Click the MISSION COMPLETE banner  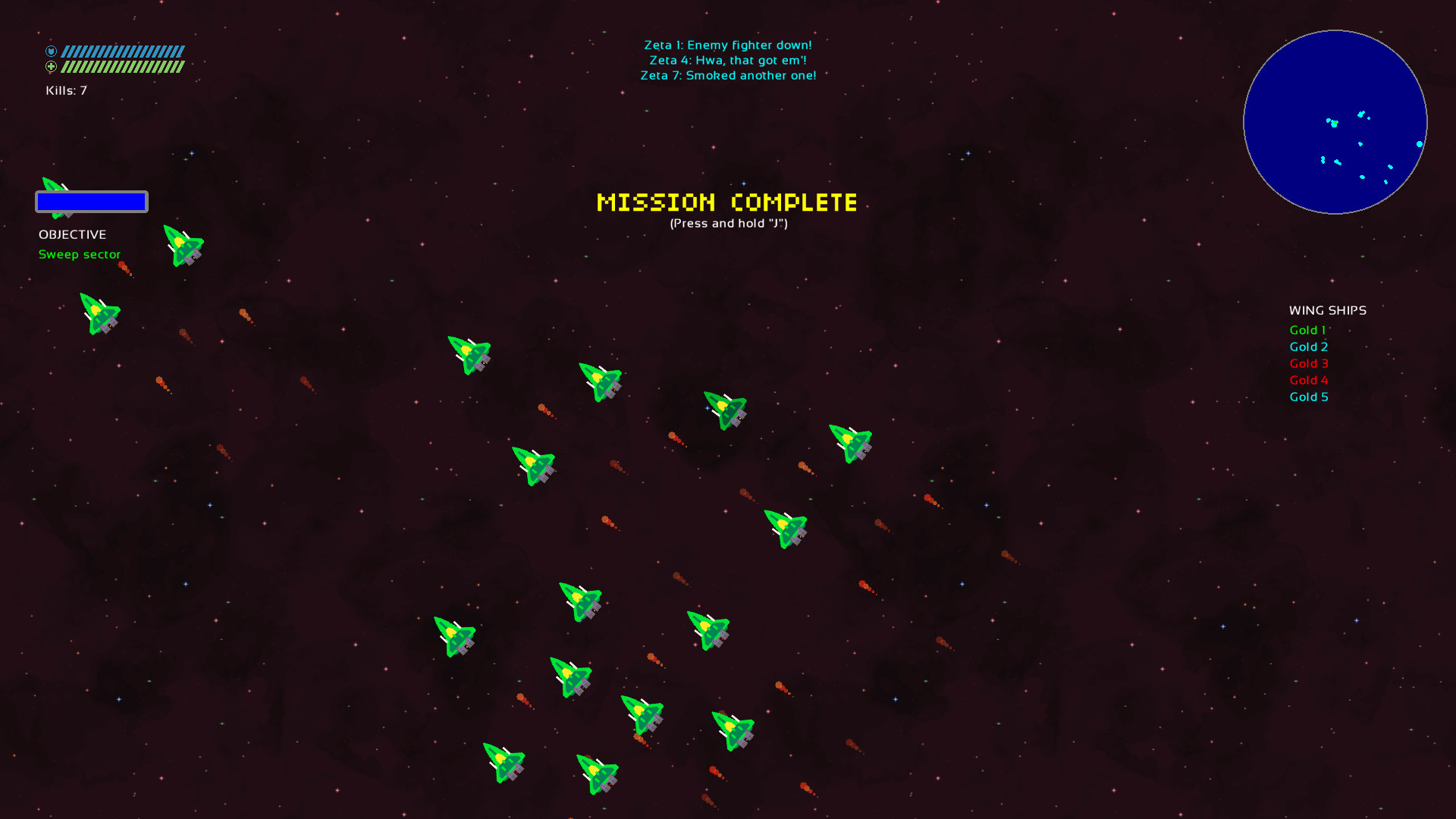click(726, 202)
